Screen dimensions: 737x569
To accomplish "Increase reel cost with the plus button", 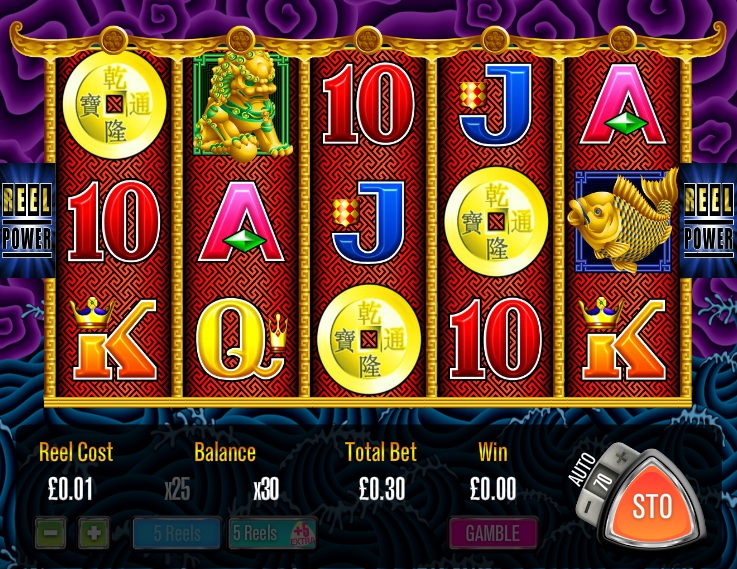I will pyautogui.click(x=93, y=533).
